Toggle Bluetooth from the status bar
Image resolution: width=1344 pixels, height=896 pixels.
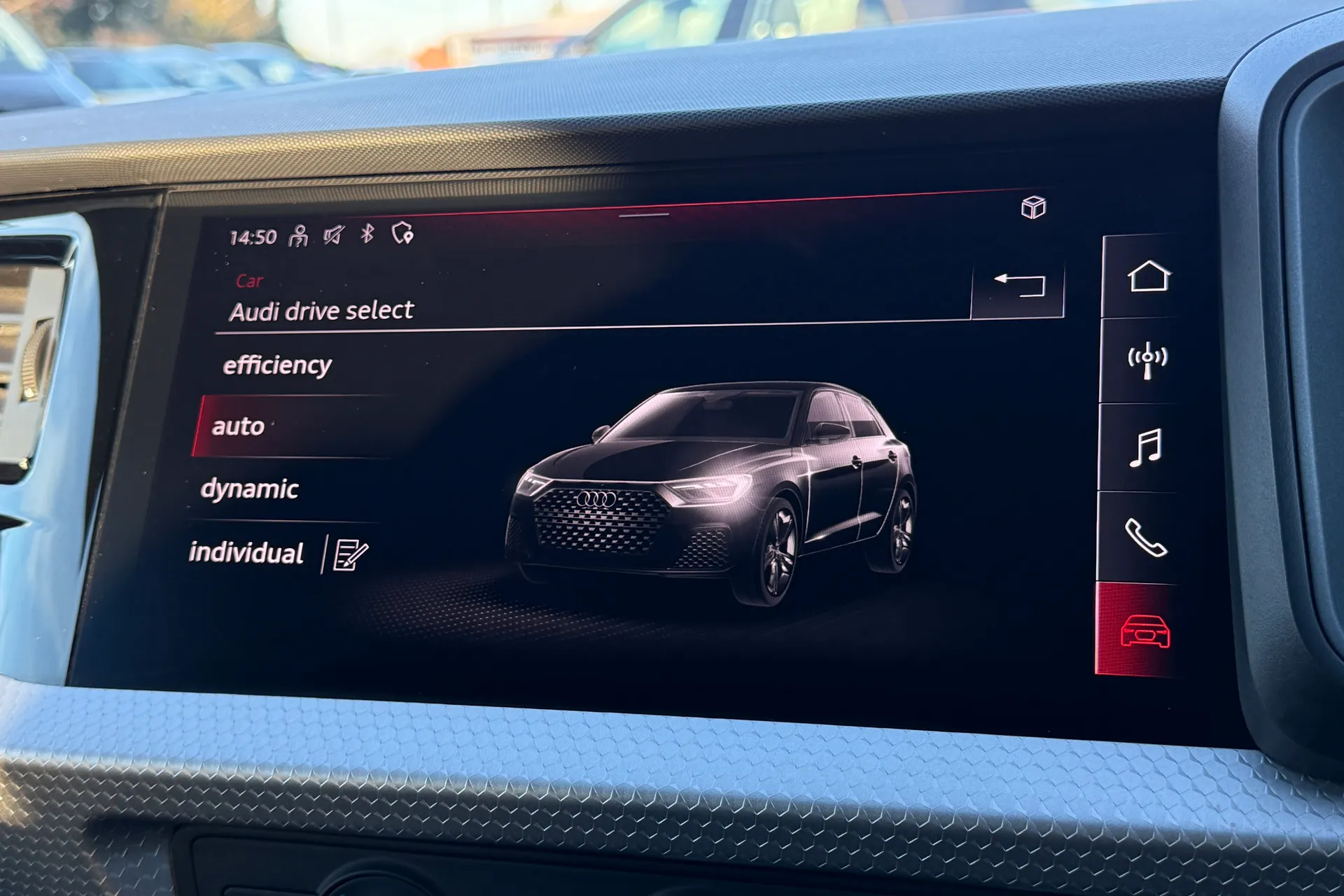pos(366,234)
